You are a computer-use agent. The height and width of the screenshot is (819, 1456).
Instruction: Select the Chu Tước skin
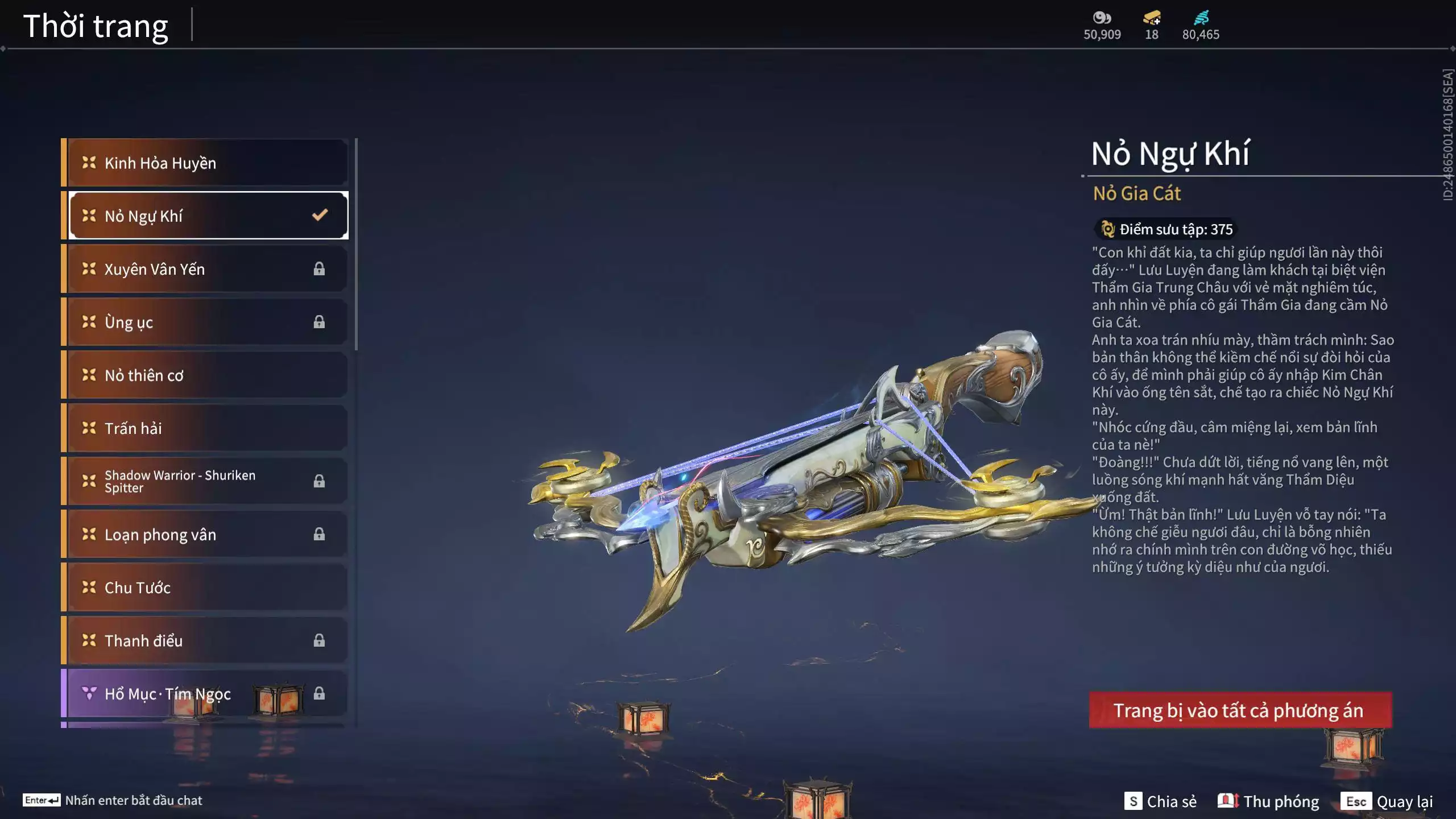click(208, 587)
